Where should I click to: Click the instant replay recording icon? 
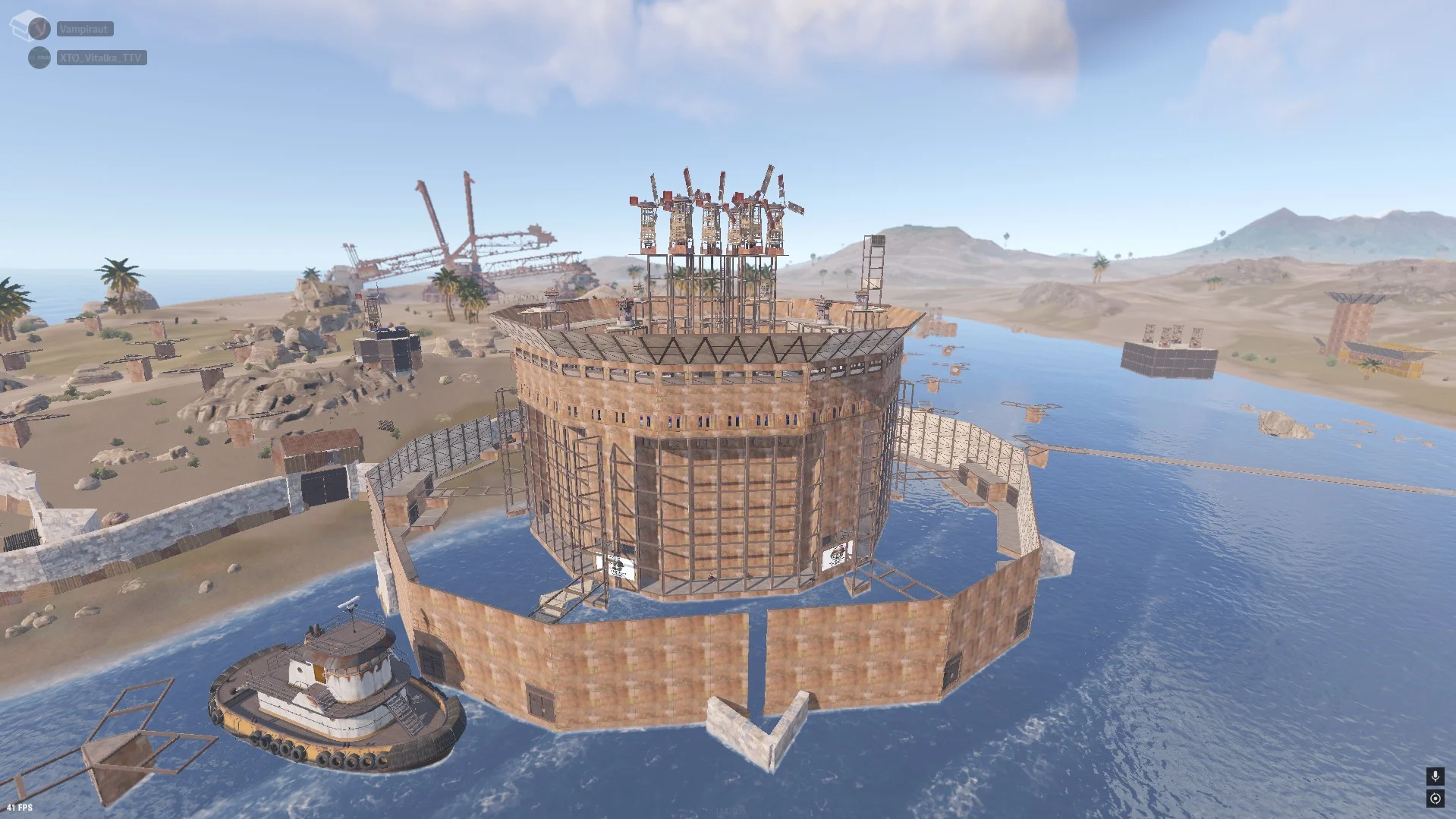tap(1434, 798)
